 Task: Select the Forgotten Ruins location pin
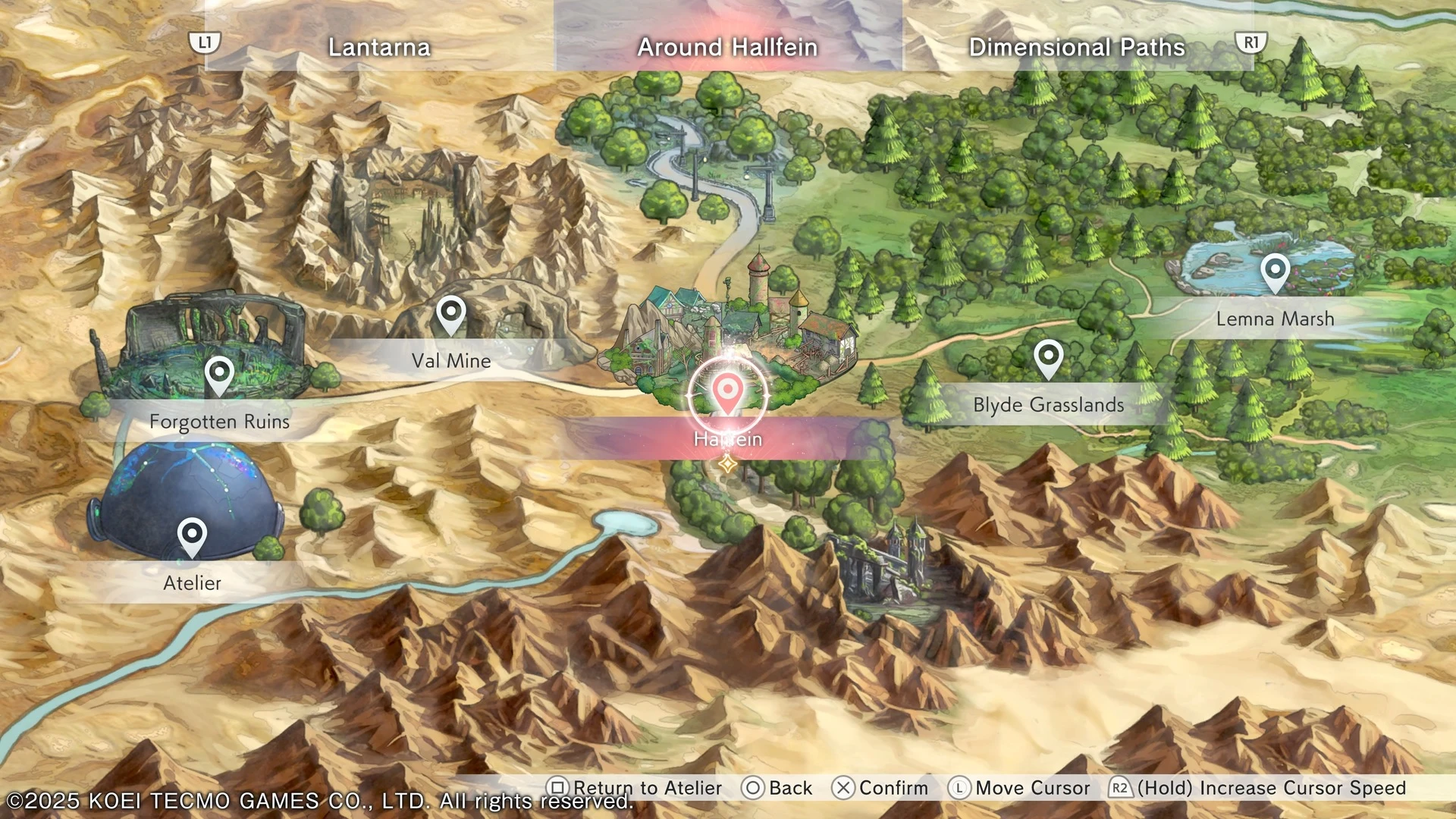[219, 375]
